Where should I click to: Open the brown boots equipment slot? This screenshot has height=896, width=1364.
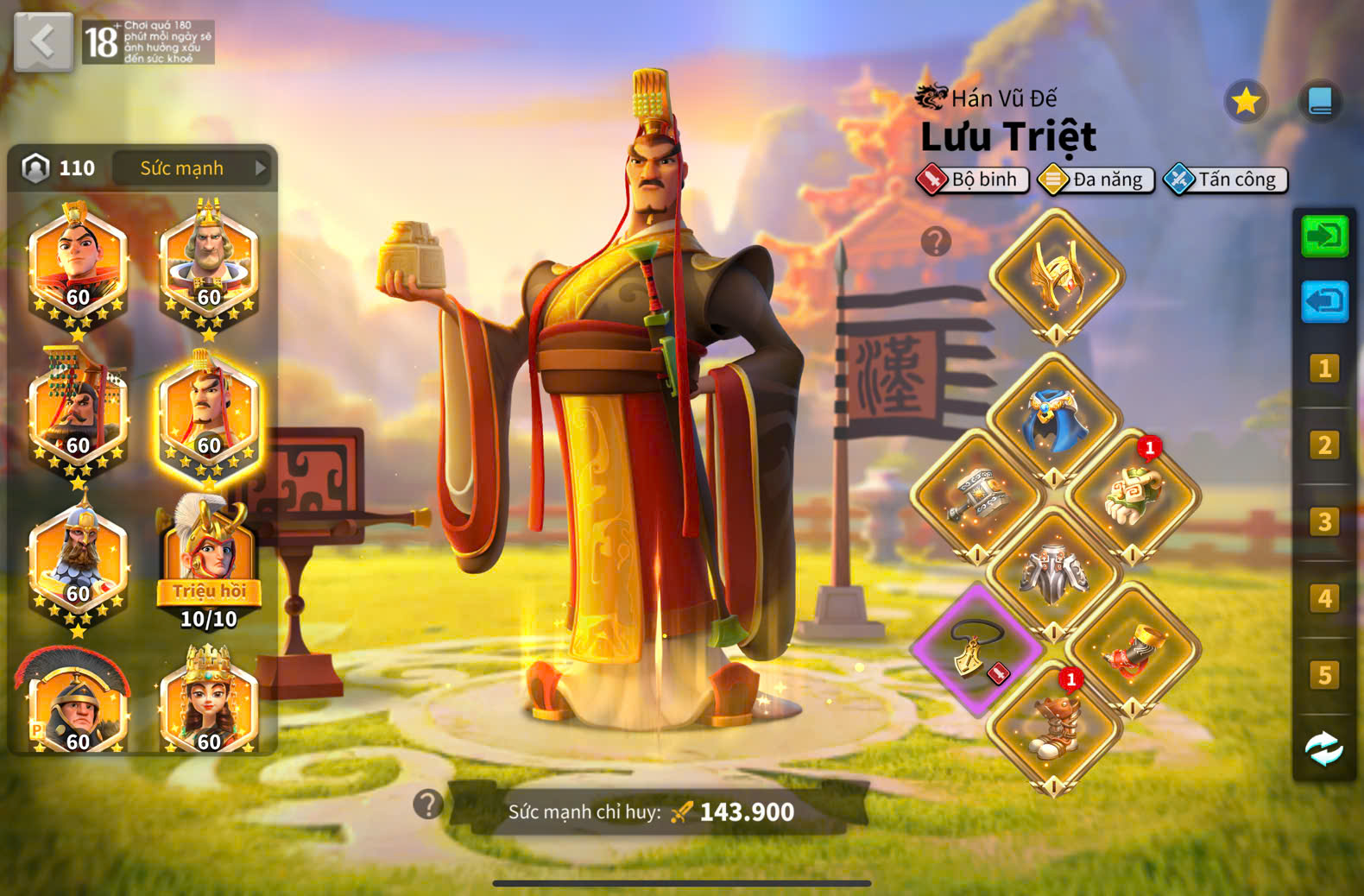pyautogui.click(x=1054, y=727)
